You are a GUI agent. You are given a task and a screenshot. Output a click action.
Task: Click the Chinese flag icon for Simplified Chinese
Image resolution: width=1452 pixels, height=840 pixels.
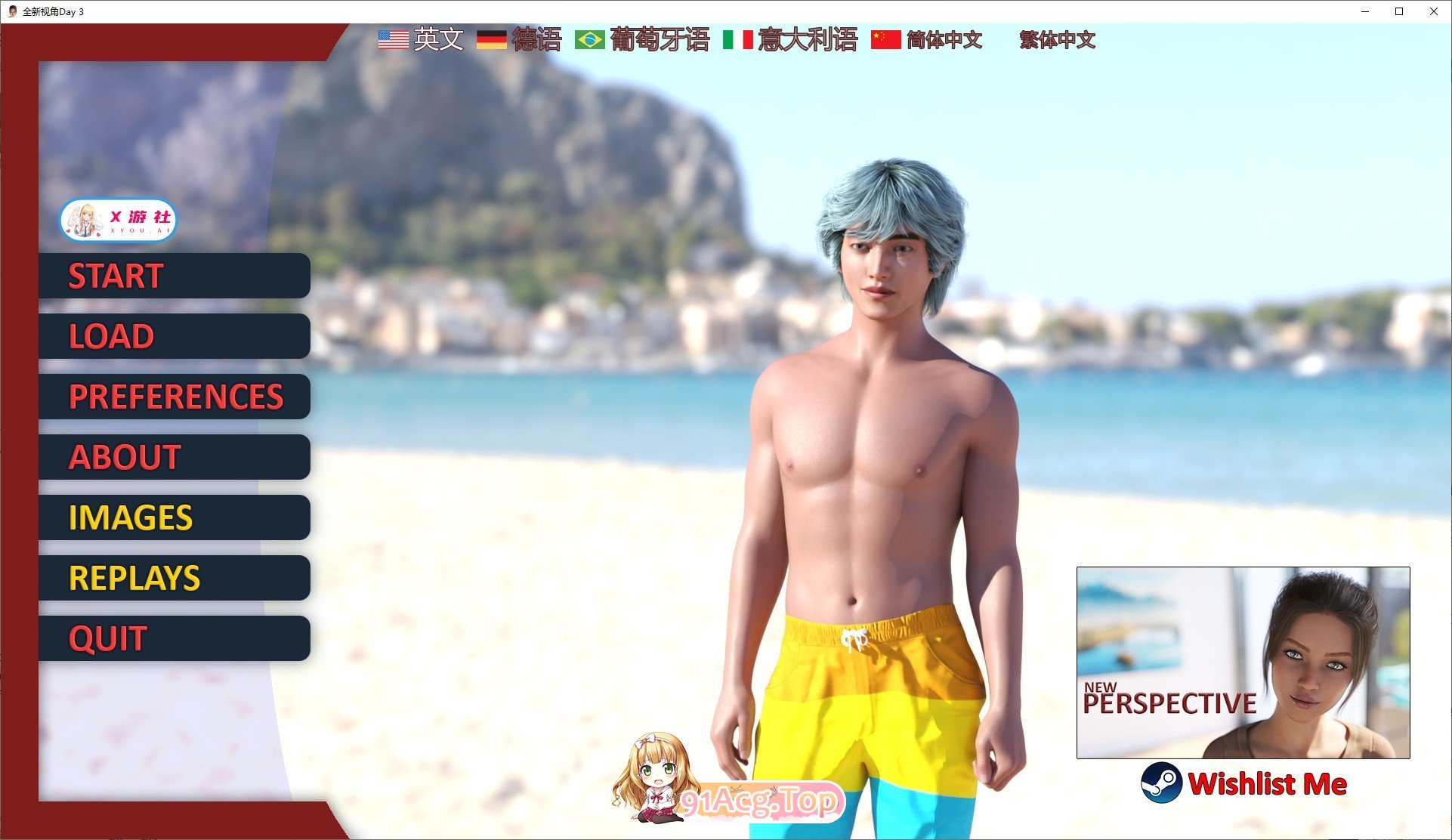pos(885,39)
